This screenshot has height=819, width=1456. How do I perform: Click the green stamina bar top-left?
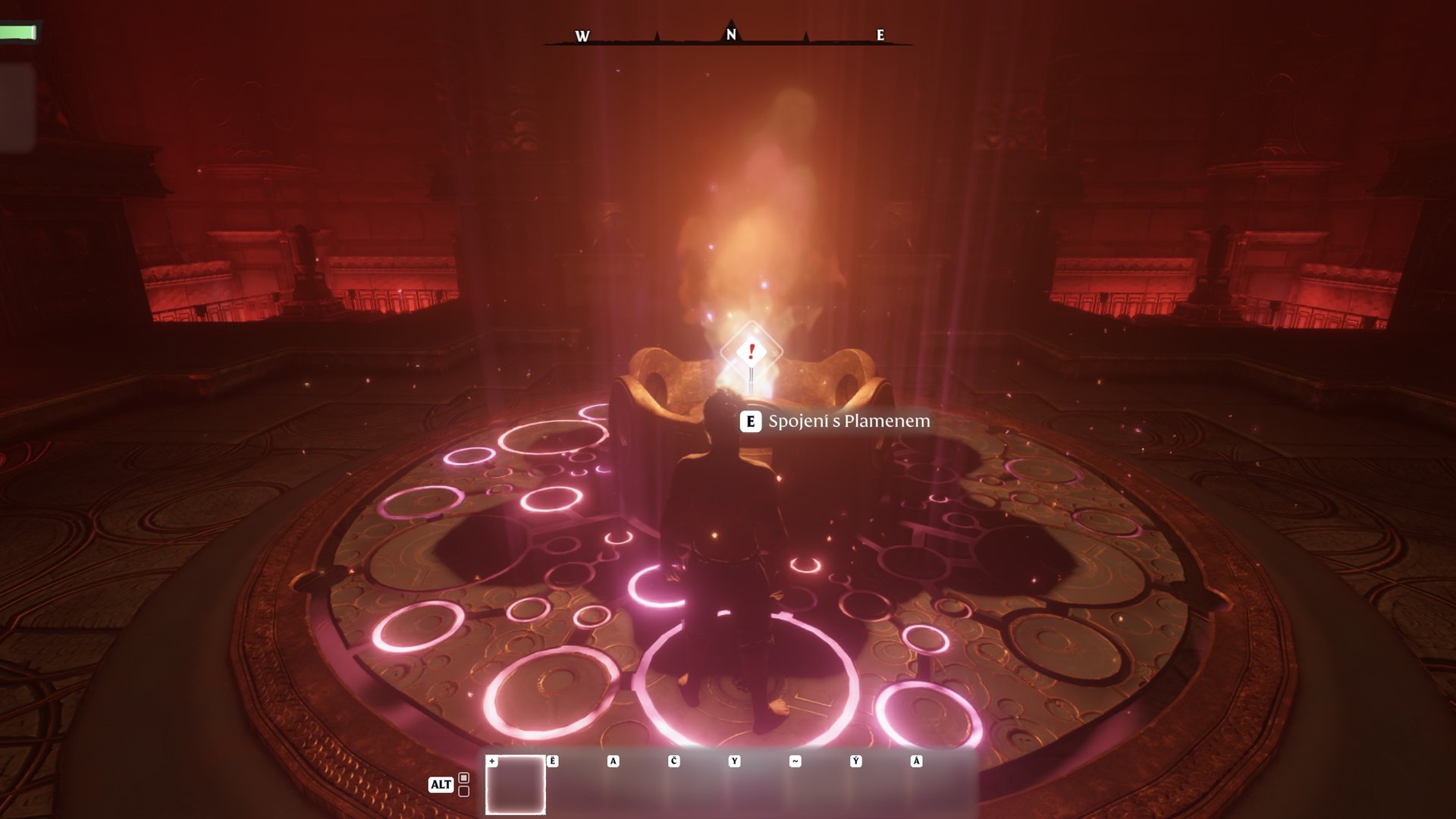point(17,31)
